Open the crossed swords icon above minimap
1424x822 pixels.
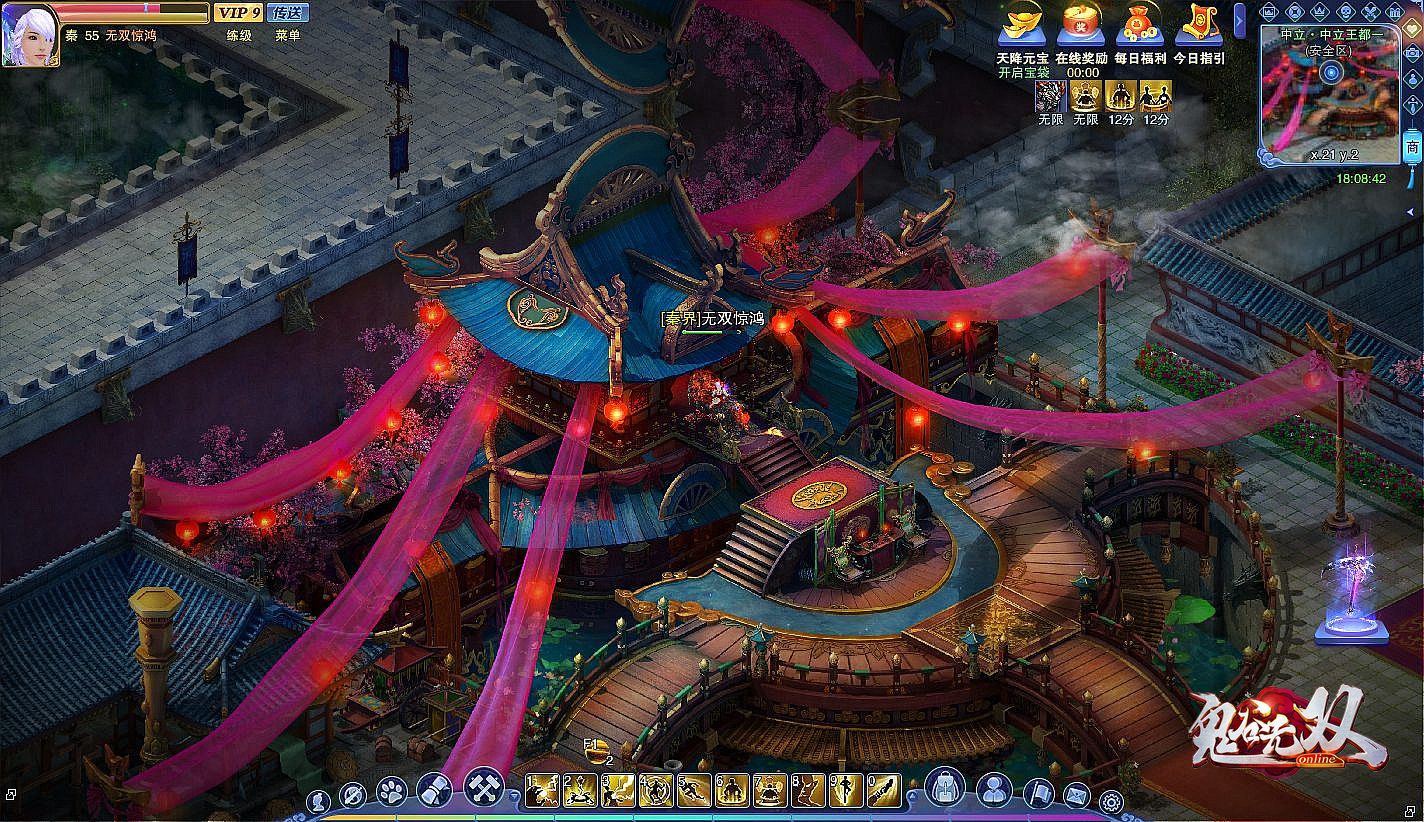point(1370,12)
